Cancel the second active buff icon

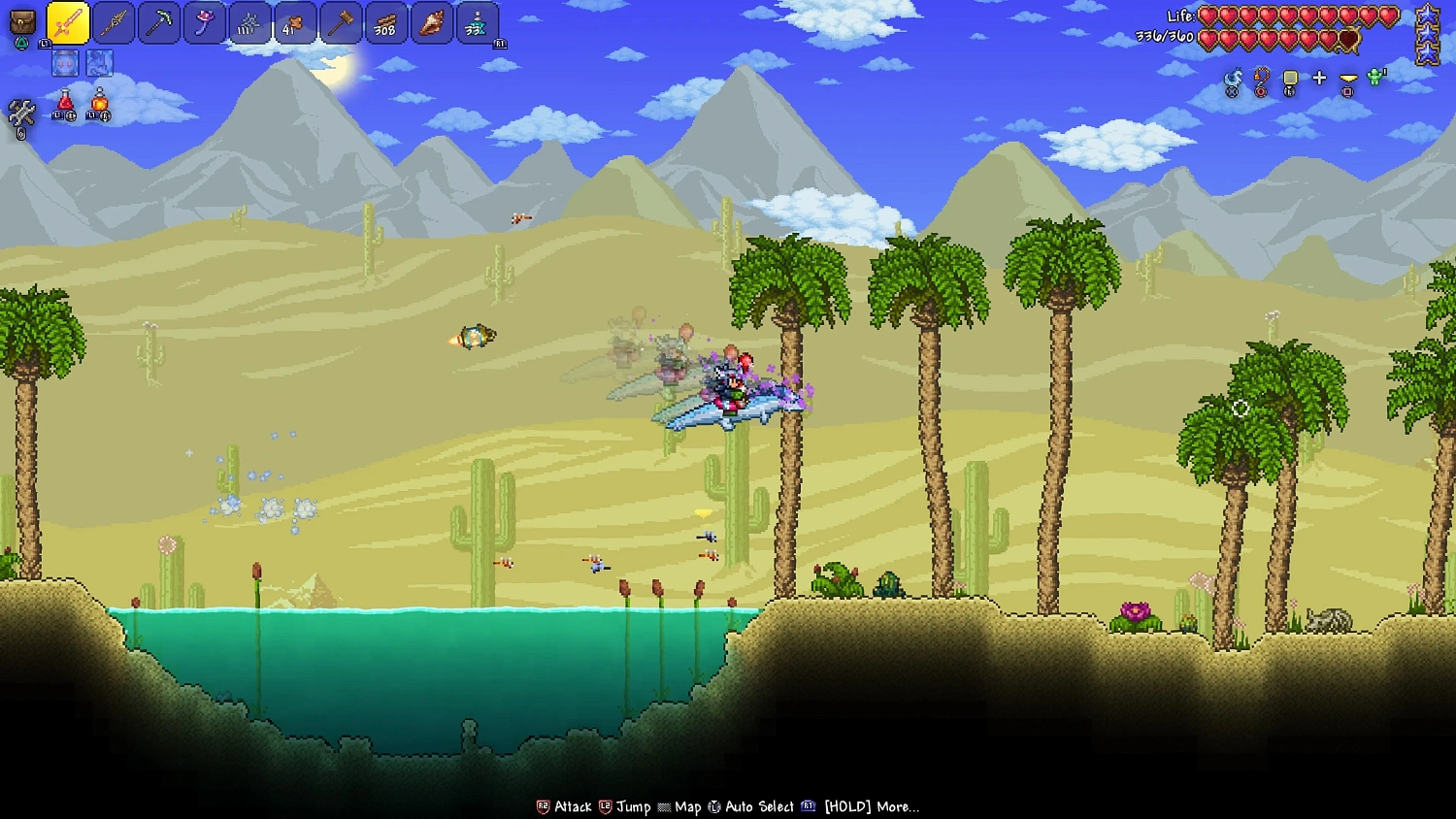click(99, 64)
